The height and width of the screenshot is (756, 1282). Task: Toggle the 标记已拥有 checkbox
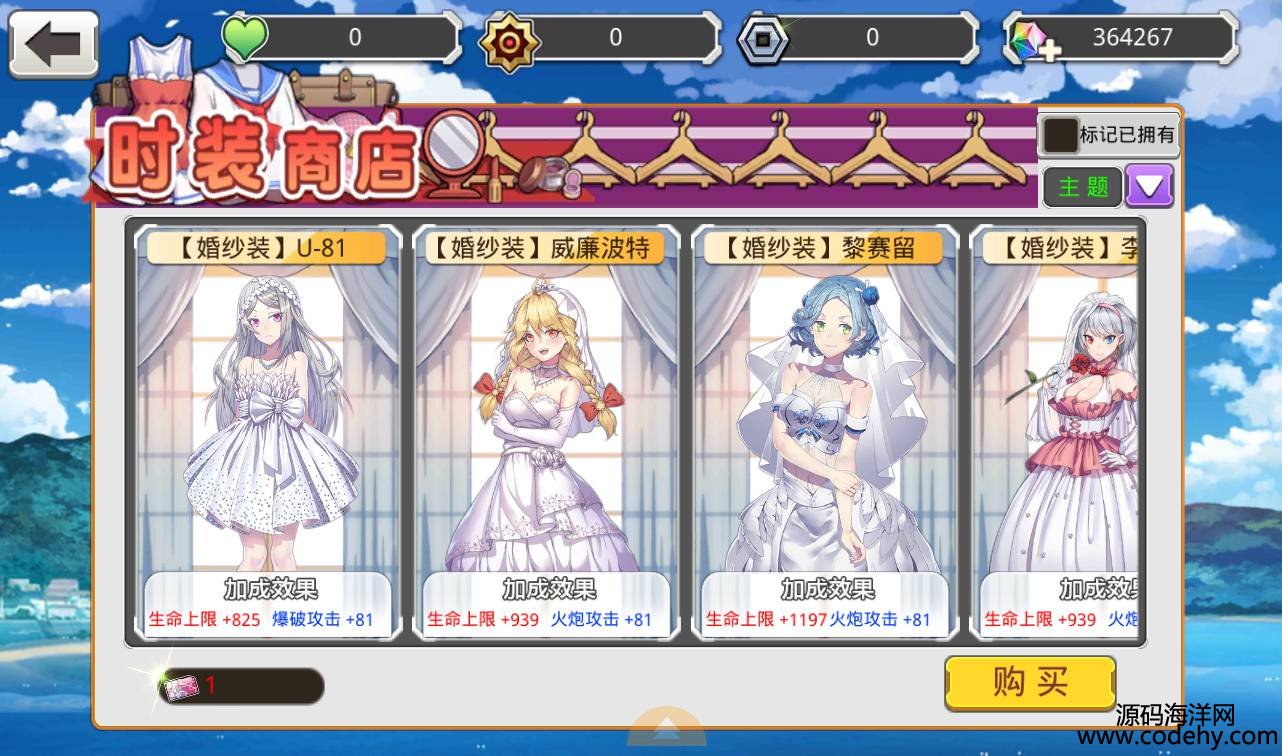[1060, 134]
